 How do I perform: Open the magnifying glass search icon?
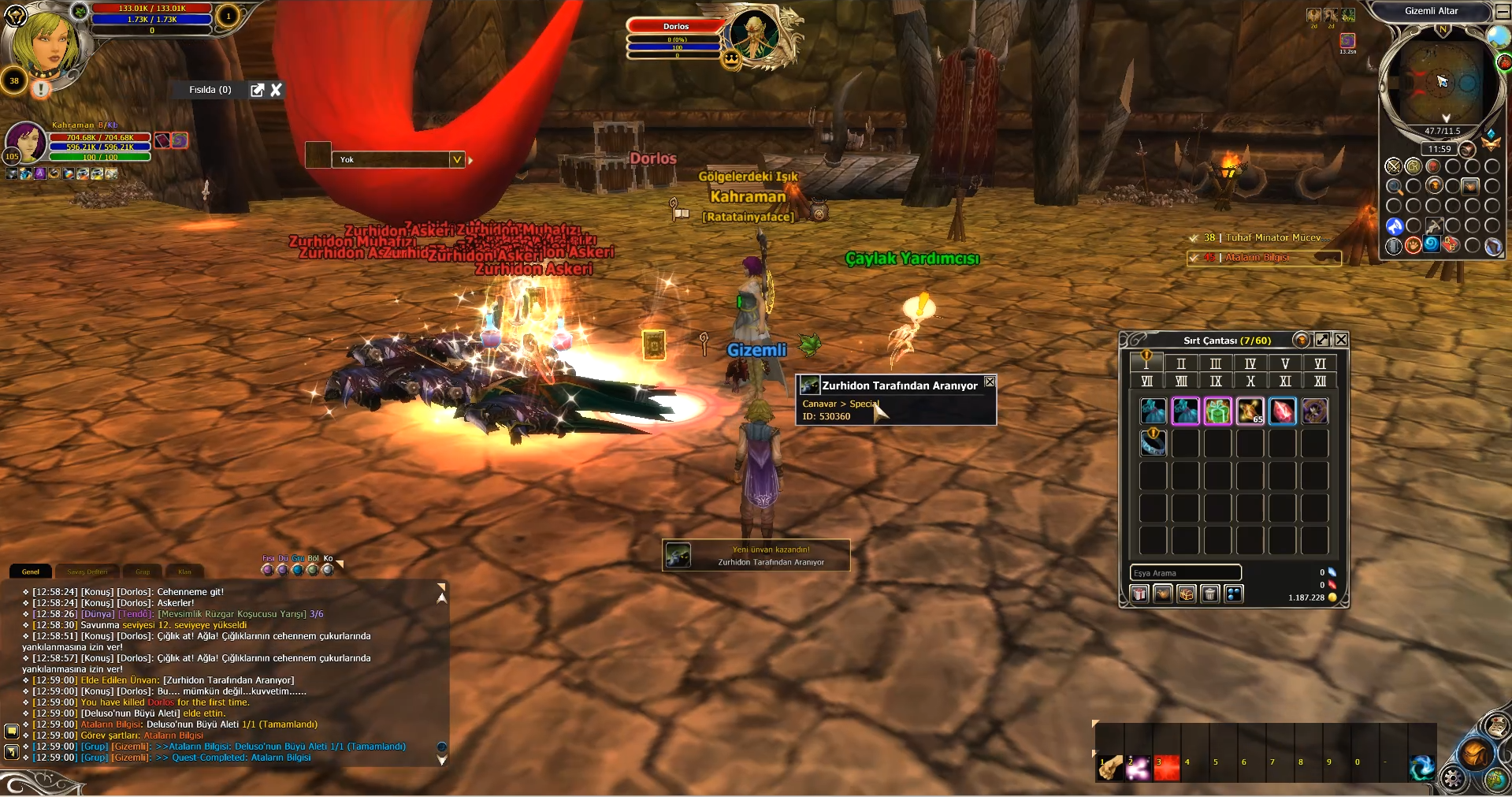tap(1394, 186)
